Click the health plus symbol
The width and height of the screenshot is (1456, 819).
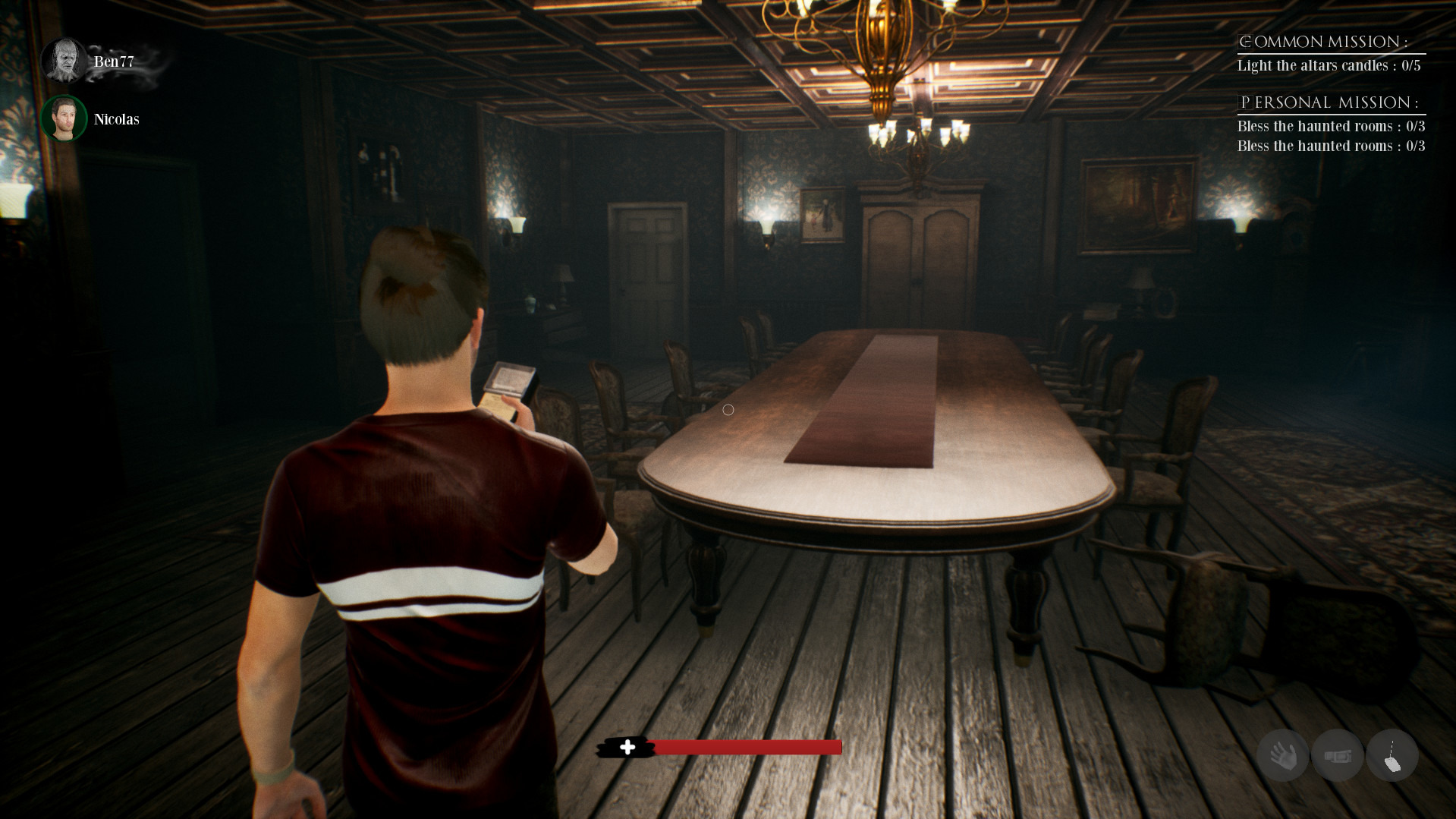pyautogui.click(x=628, y=747)
